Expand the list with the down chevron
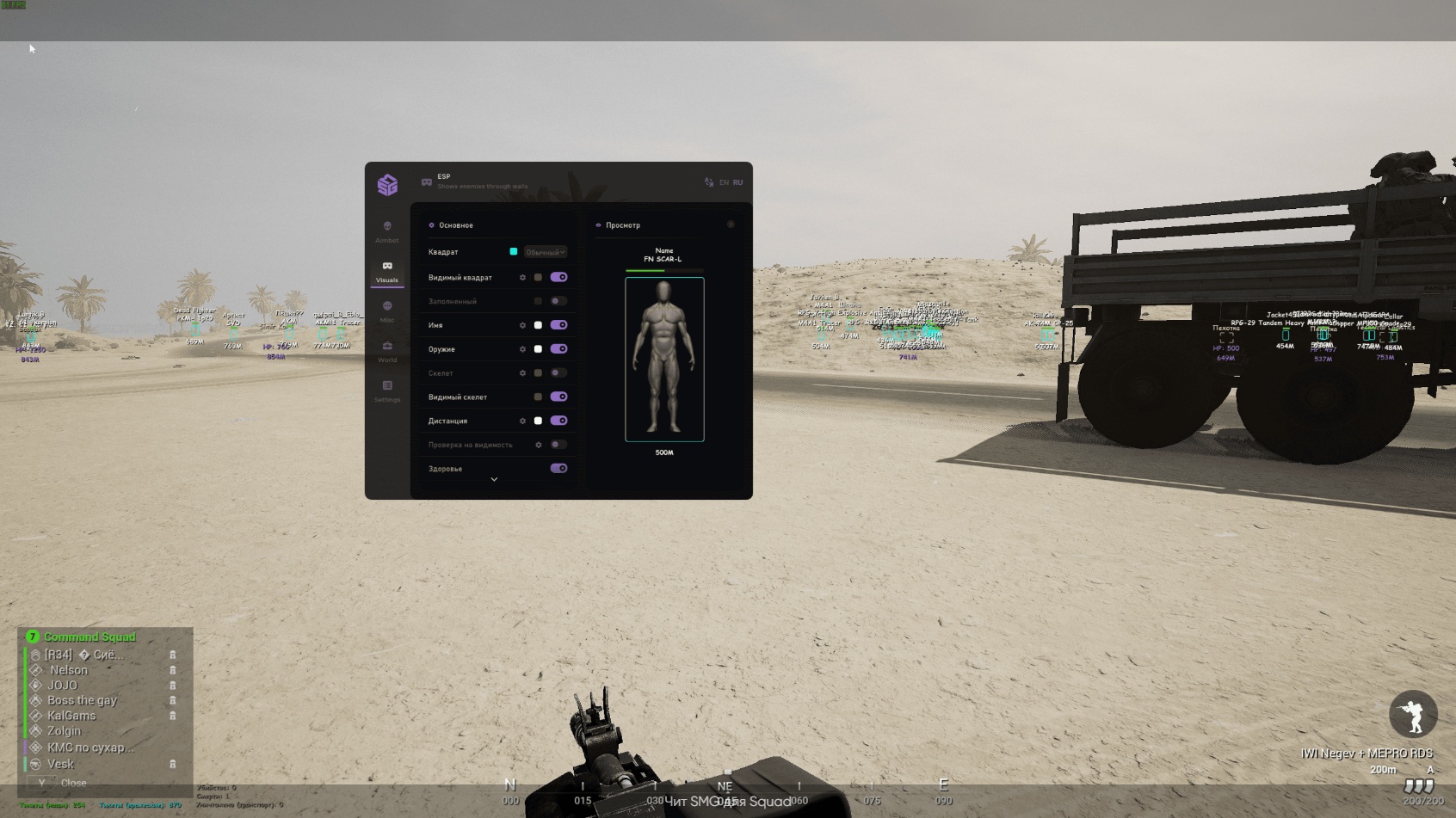 pos(494,480)
